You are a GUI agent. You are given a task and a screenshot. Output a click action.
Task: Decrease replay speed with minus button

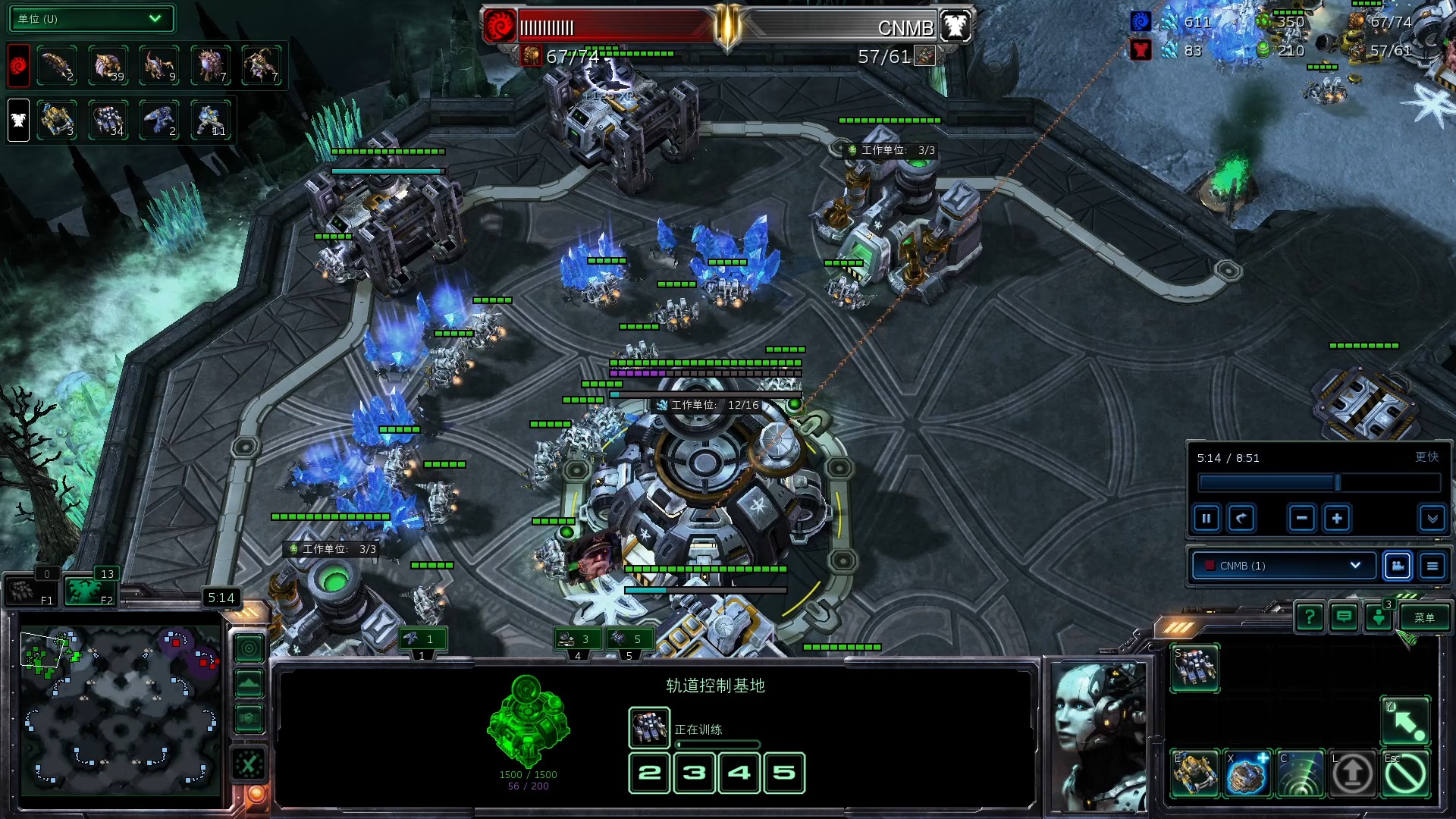[x=1301, y=519]
